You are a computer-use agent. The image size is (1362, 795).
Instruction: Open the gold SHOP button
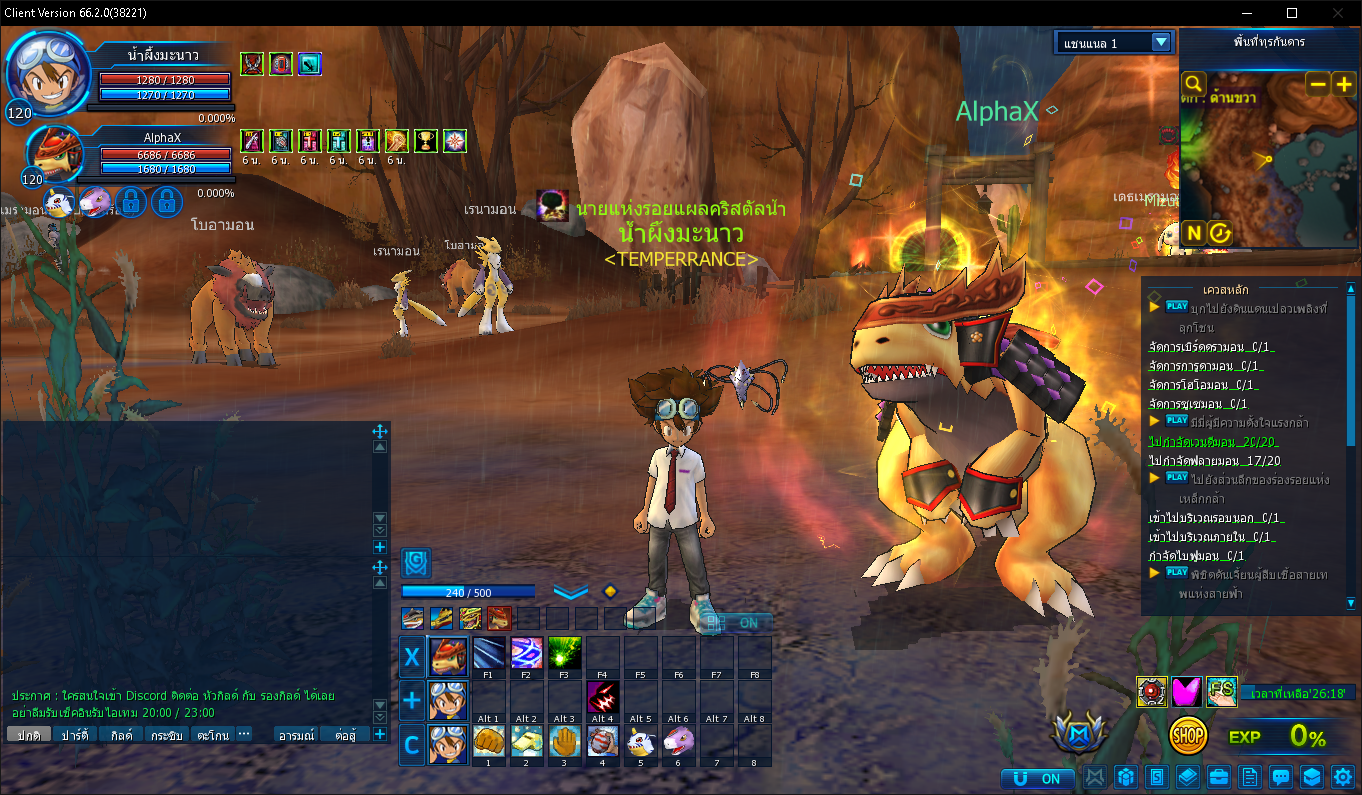pos(1188,736)
